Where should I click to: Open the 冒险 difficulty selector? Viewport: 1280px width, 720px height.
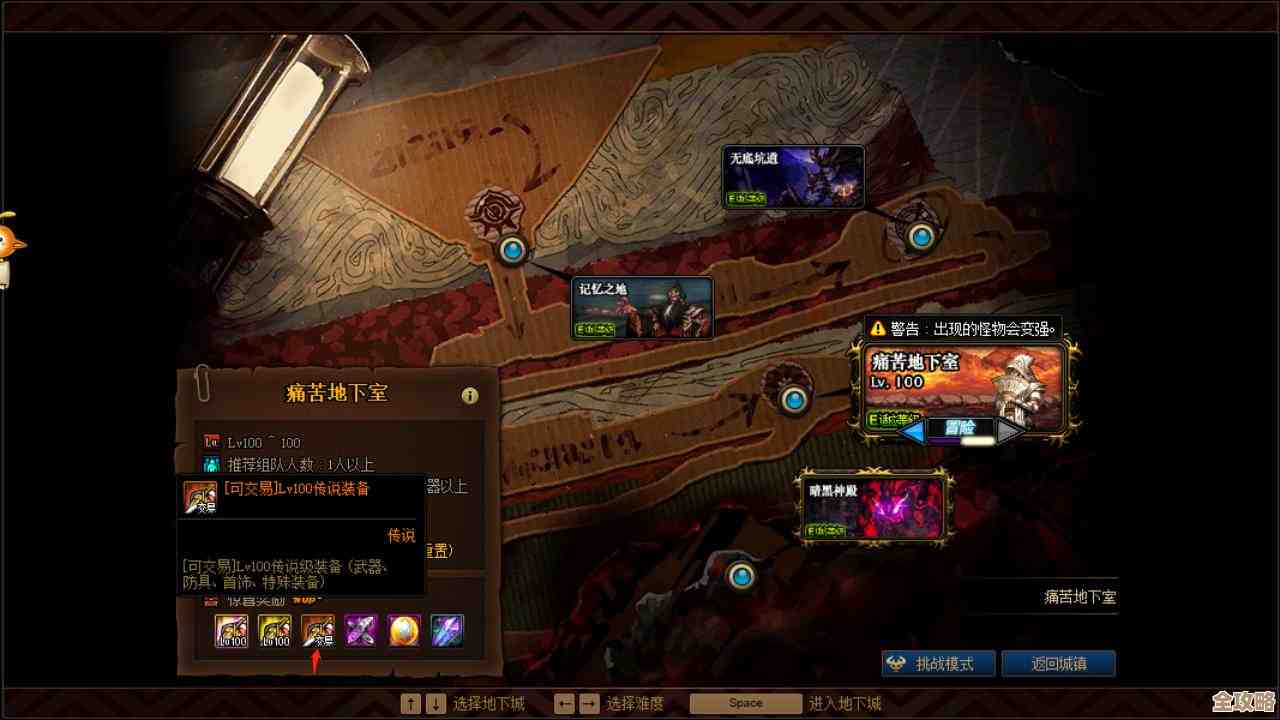[960, 428]
